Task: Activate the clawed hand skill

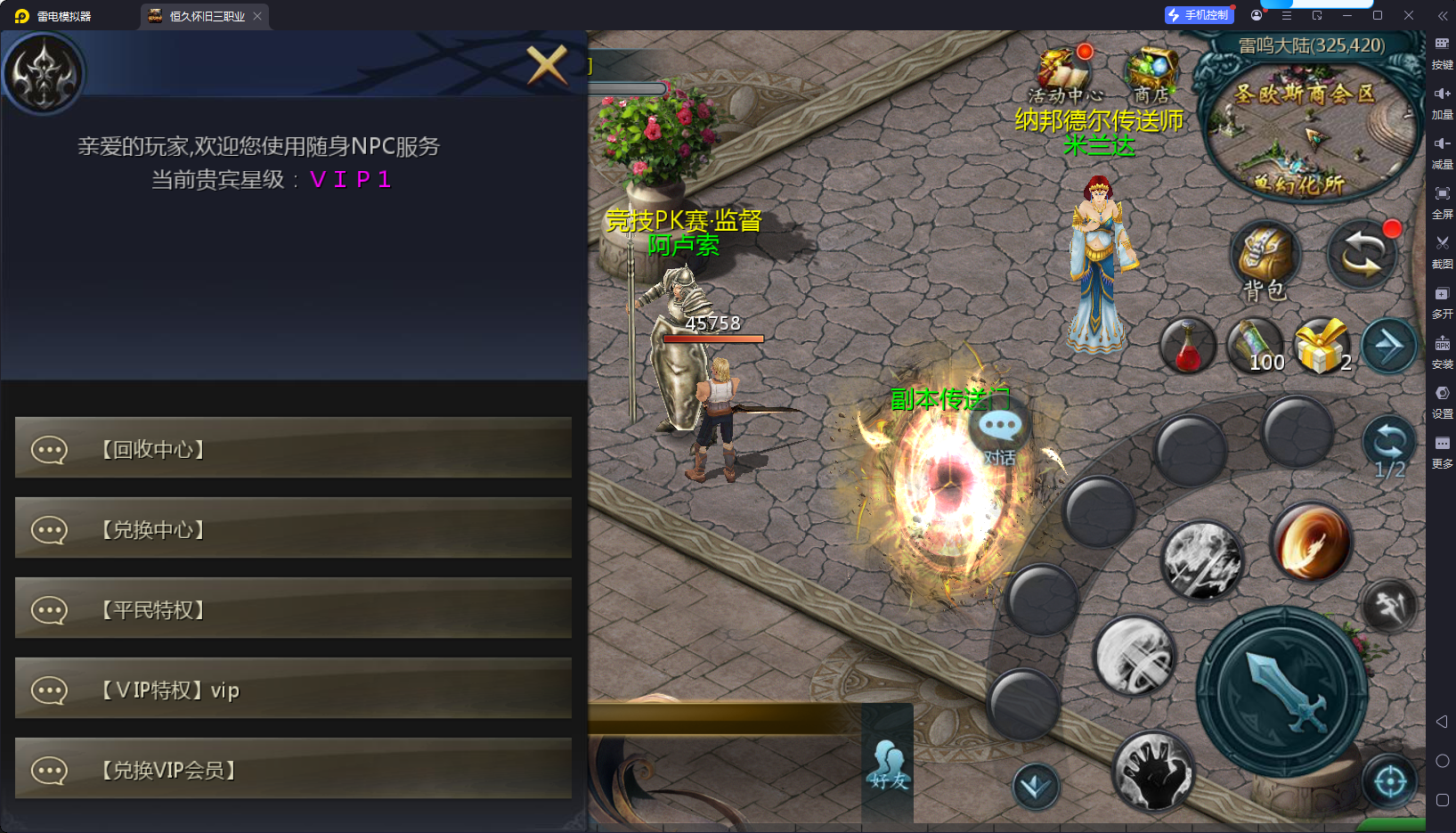Action: click(x=1153, y=772)
